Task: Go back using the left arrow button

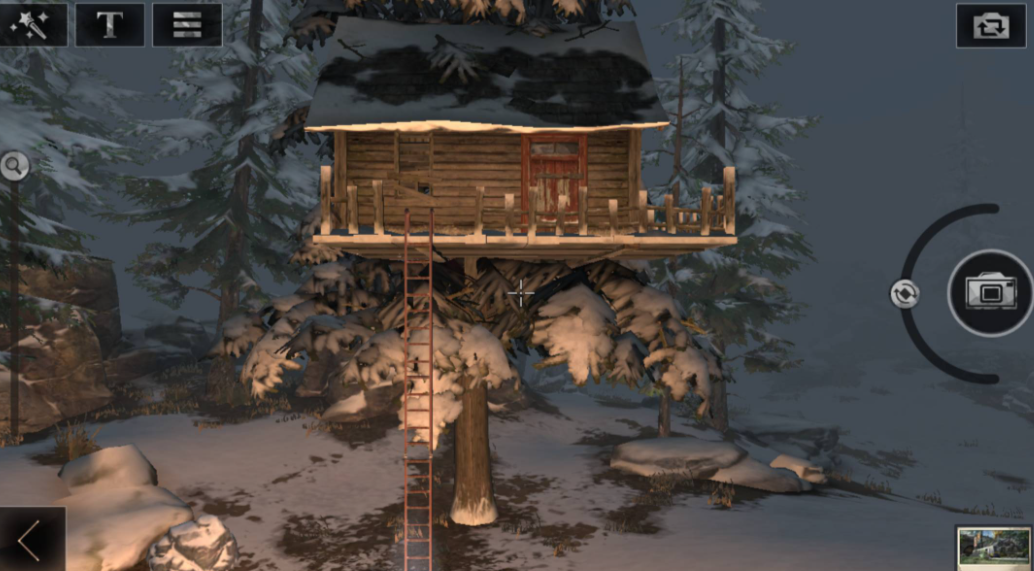Action: click(30, 540)
